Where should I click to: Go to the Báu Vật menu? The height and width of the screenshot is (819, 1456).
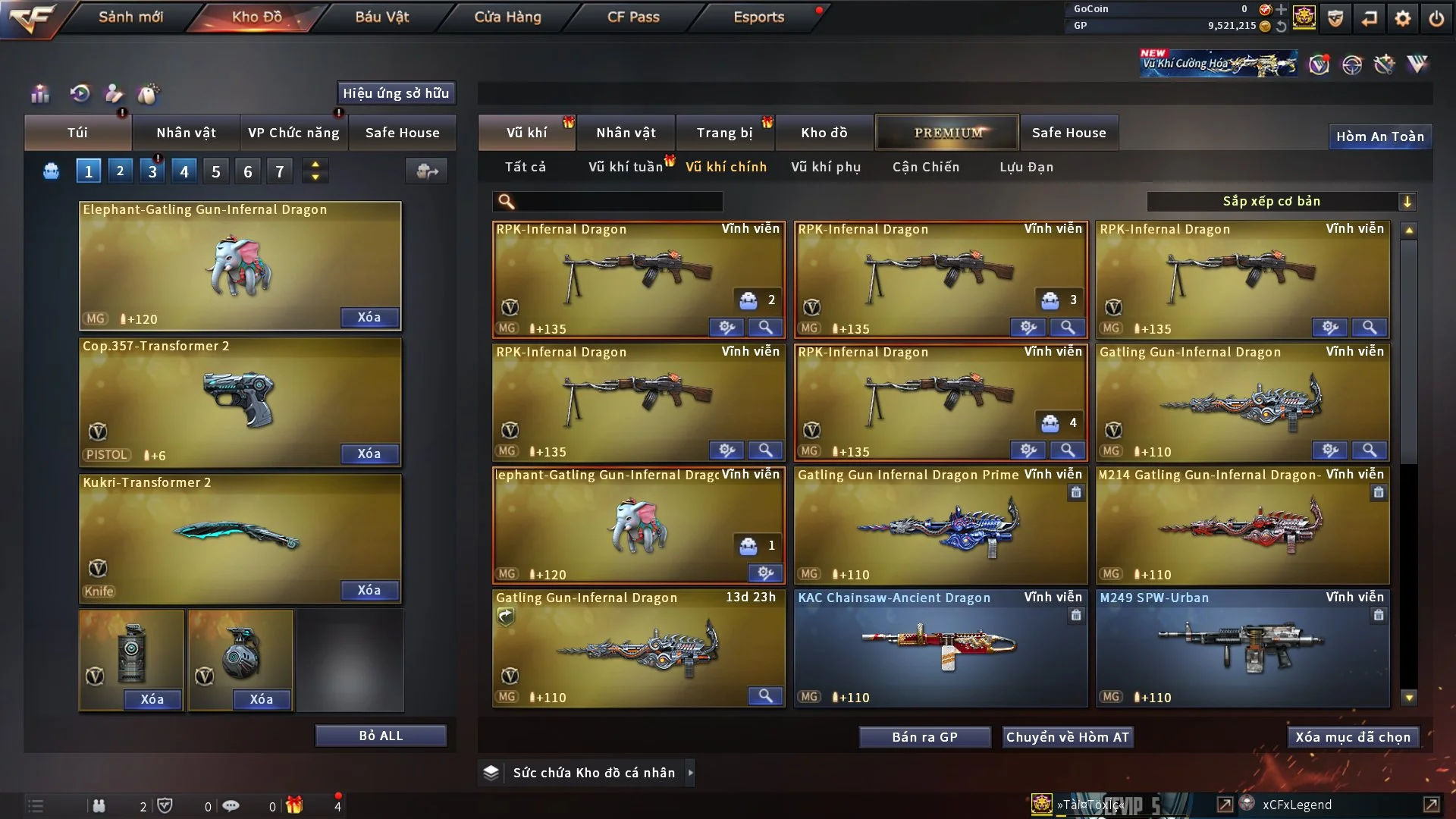[x=381, y=17]
